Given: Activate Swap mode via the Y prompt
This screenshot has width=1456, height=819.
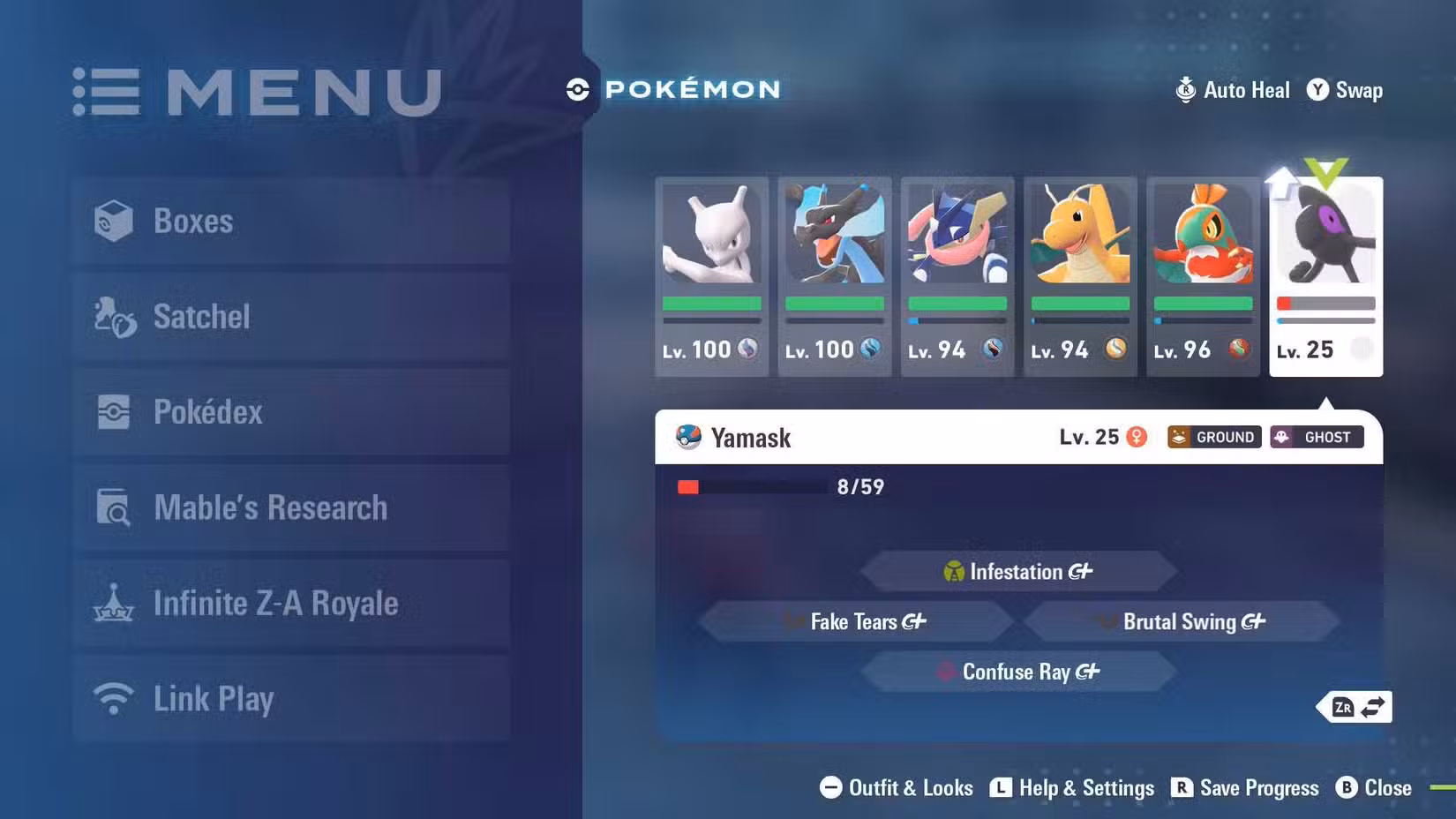Looking at the screenshot, I should [1343, 89].
